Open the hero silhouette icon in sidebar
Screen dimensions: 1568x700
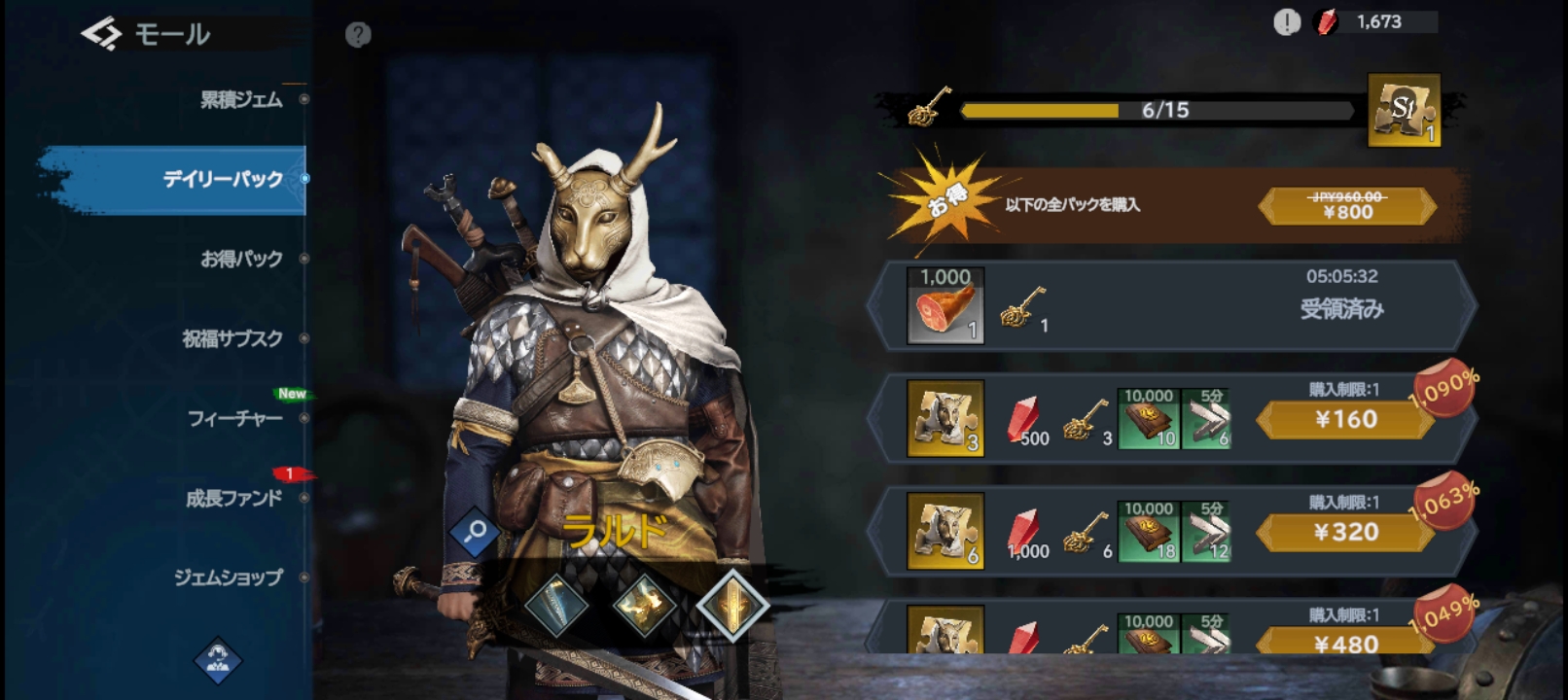[218, 660]
